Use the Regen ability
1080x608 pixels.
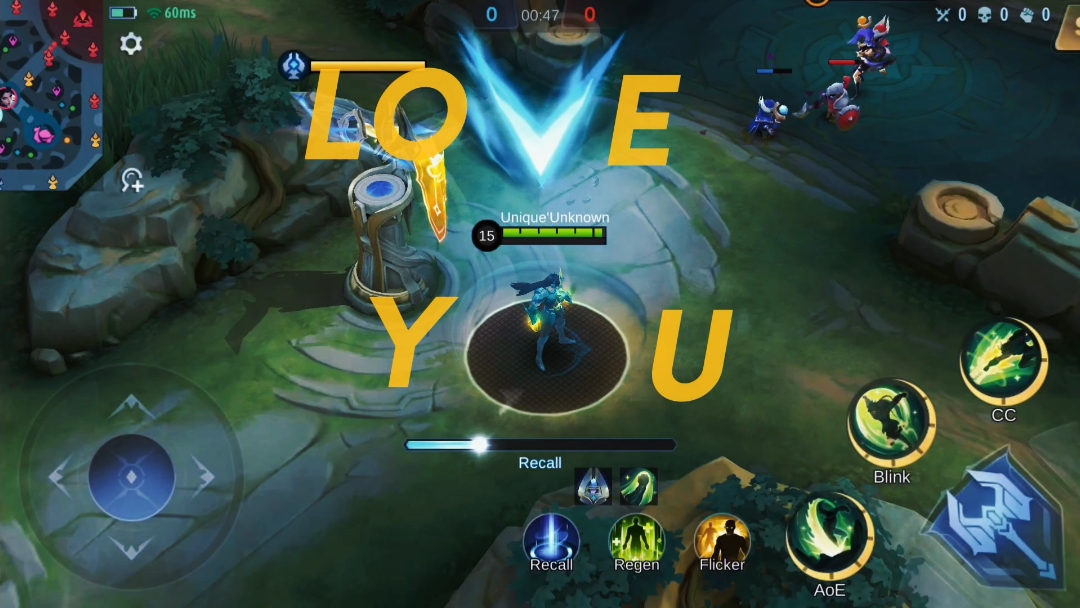pyautogui.click(x=637, y=541)
